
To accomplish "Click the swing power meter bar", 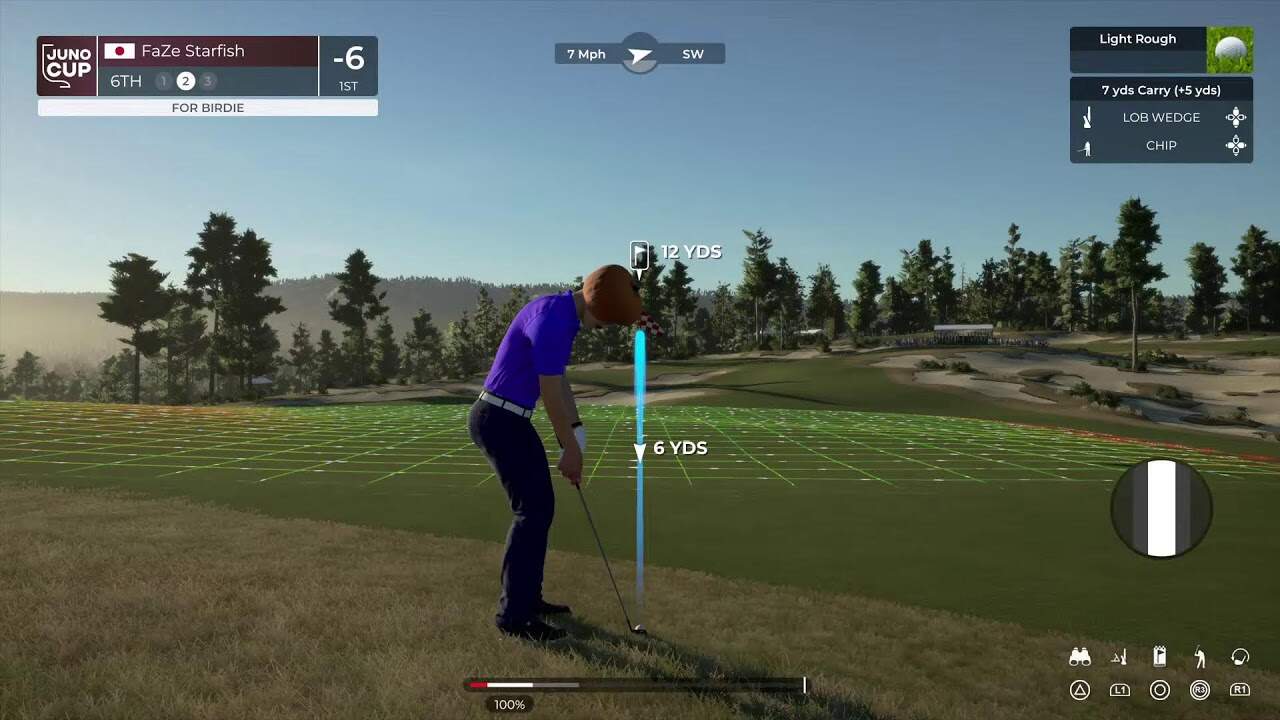I will [636, 685].
